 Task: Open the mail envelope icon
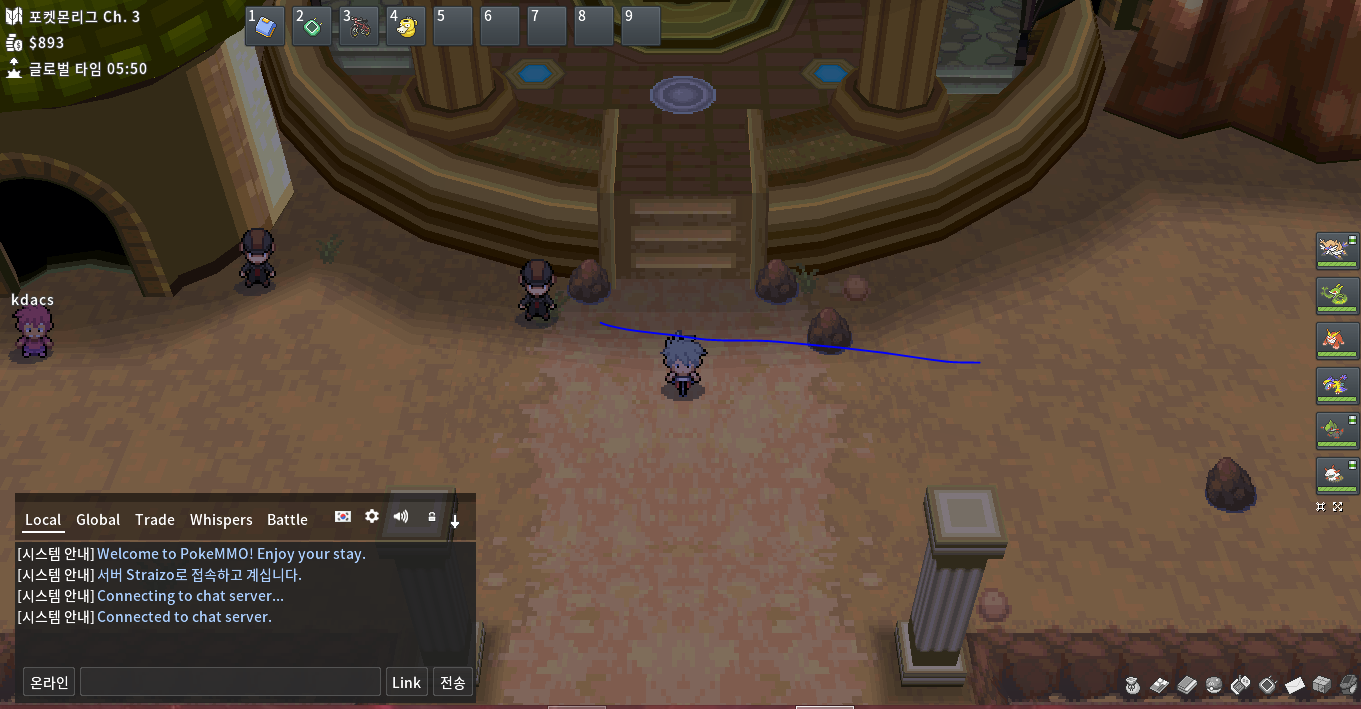tap(1295, 686)
